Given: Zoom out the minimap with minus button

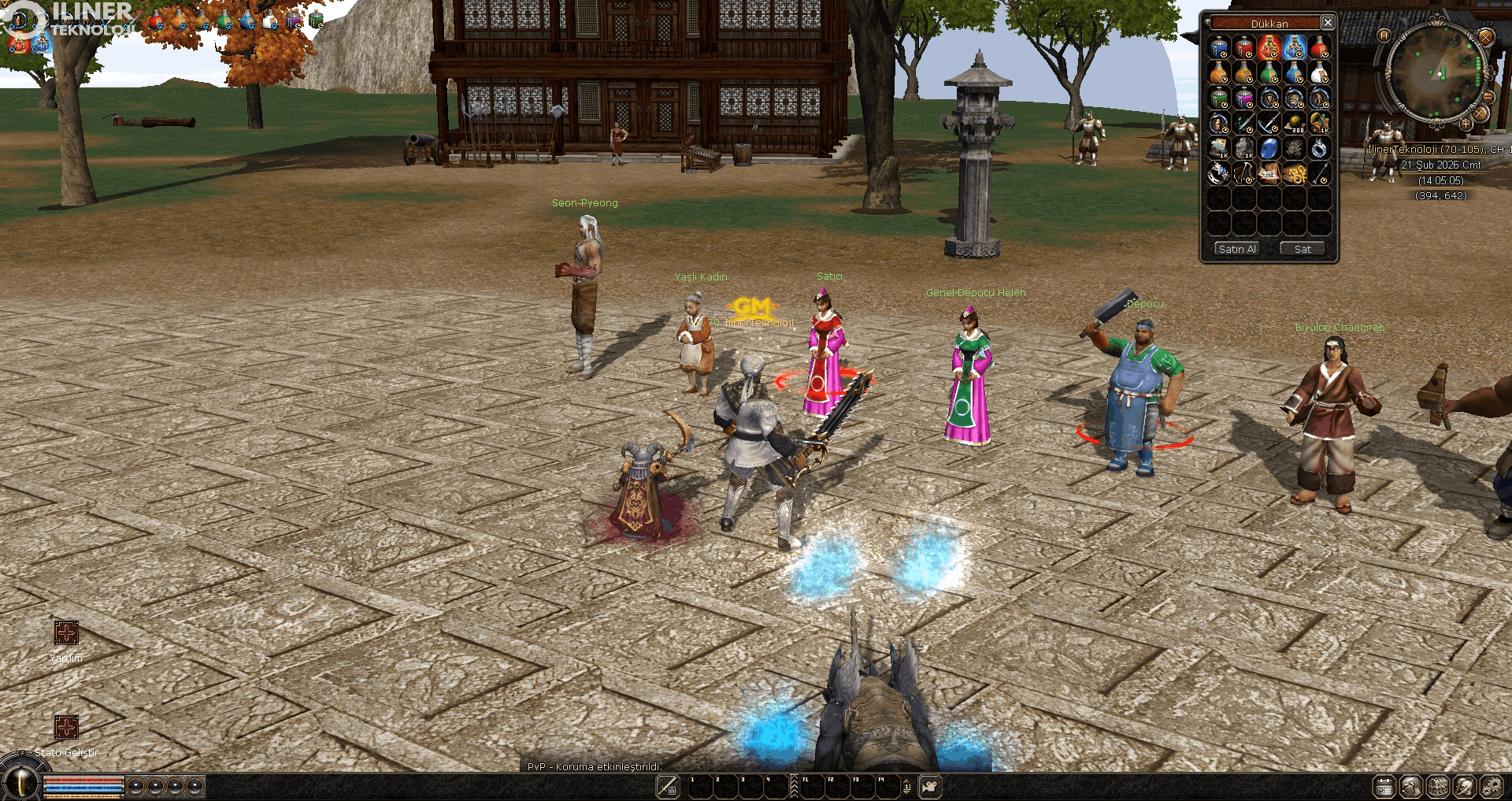Looking at the screenshot, I should coord(1488,98).
